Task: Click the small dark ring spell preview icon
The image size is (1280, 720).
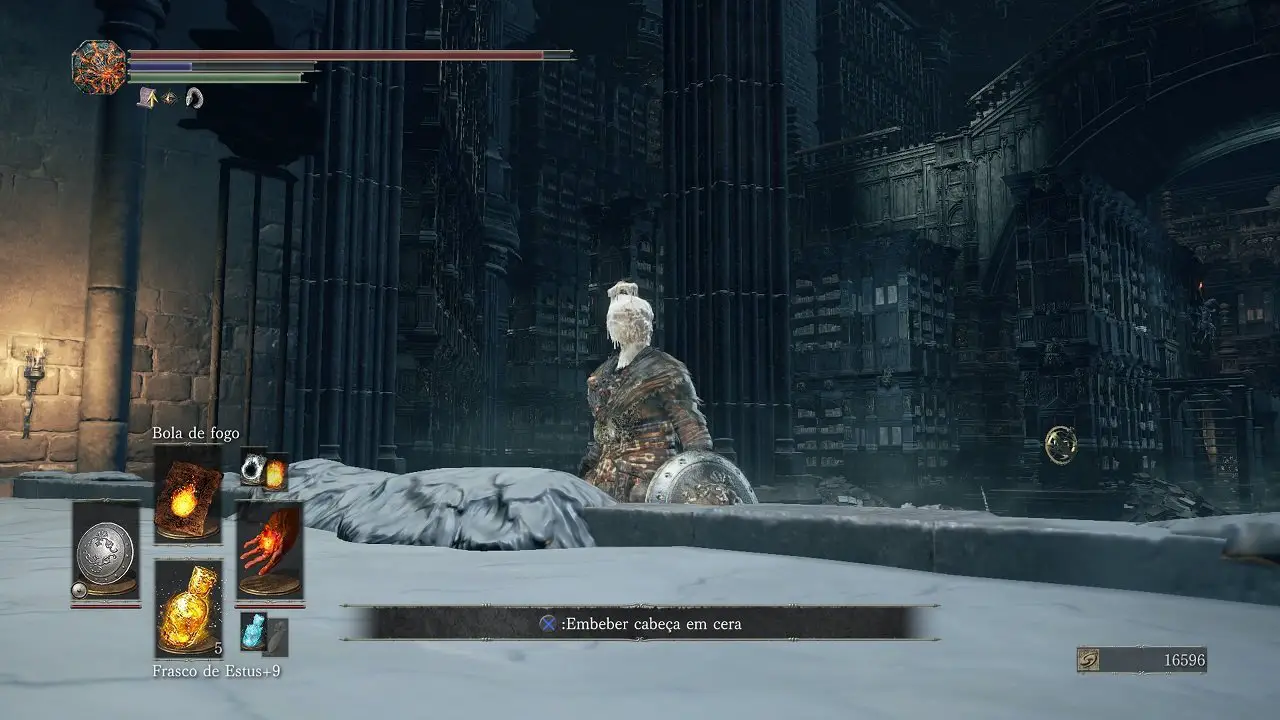Action: coord(253,467)
